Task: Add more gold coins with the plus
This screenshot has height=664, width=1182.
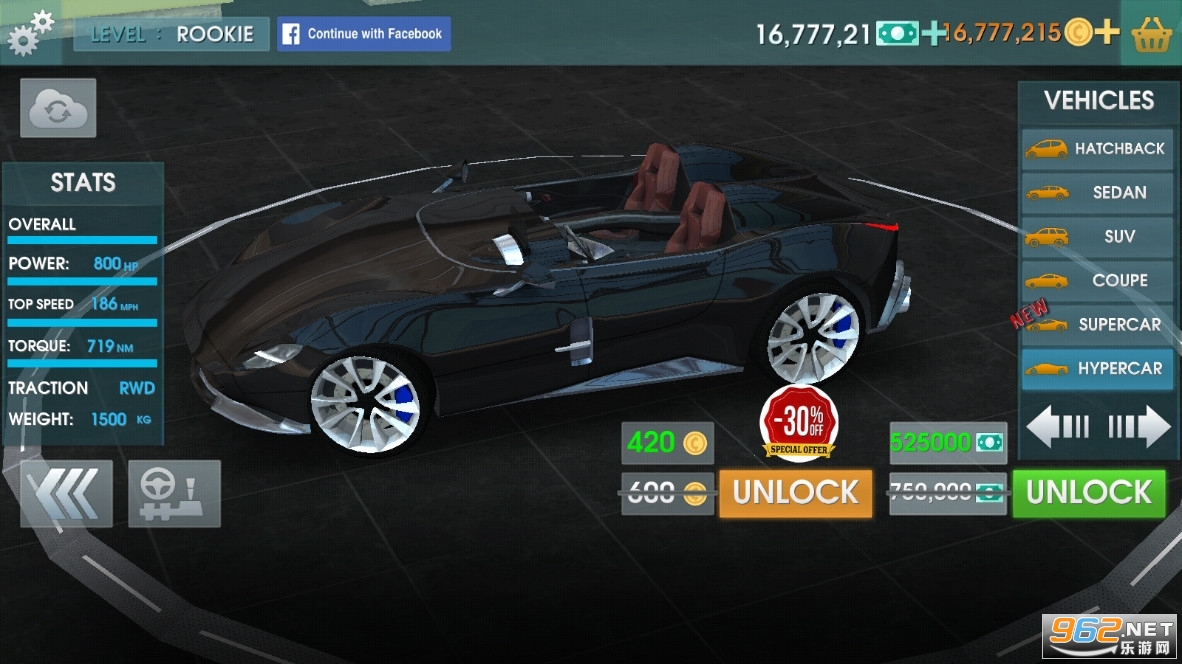Action: coord(1105,33)
